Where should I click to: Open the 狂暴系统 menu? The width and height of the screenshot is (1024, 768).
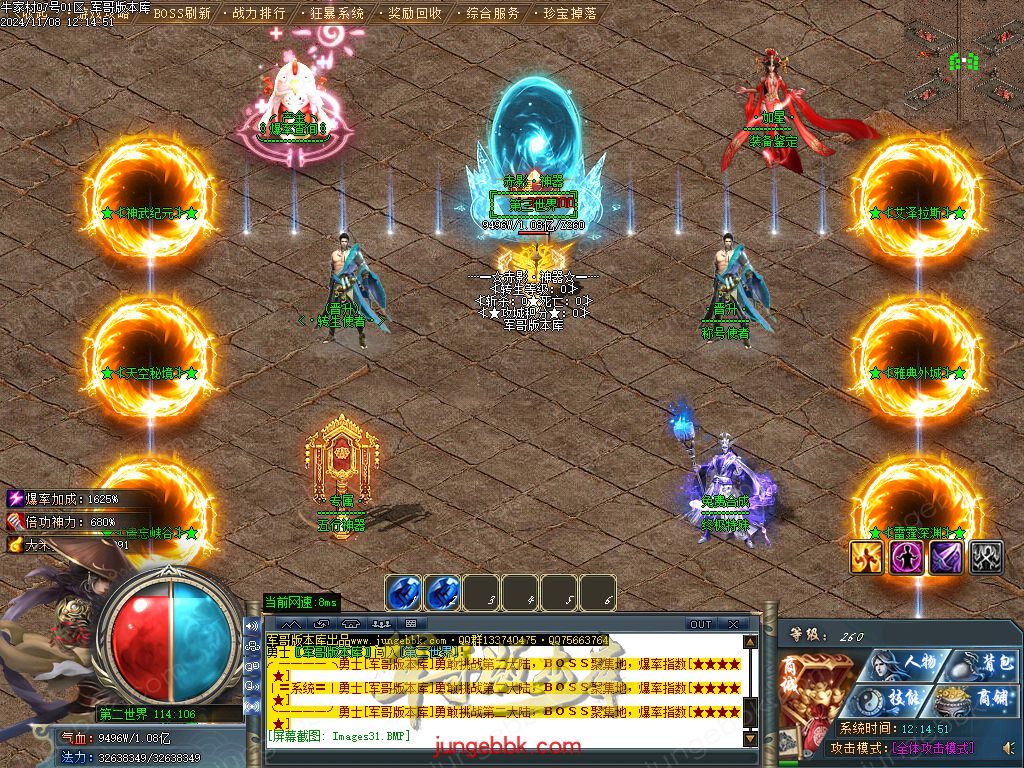[x=337, y=14]
